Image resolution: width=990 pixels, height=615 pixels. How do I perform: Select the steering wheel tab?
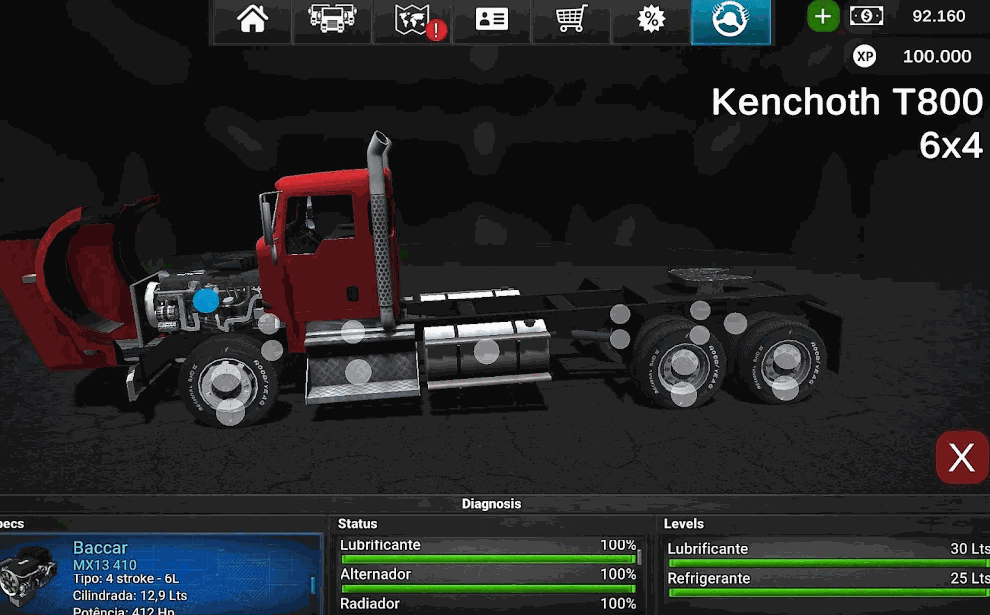[731, 21]
